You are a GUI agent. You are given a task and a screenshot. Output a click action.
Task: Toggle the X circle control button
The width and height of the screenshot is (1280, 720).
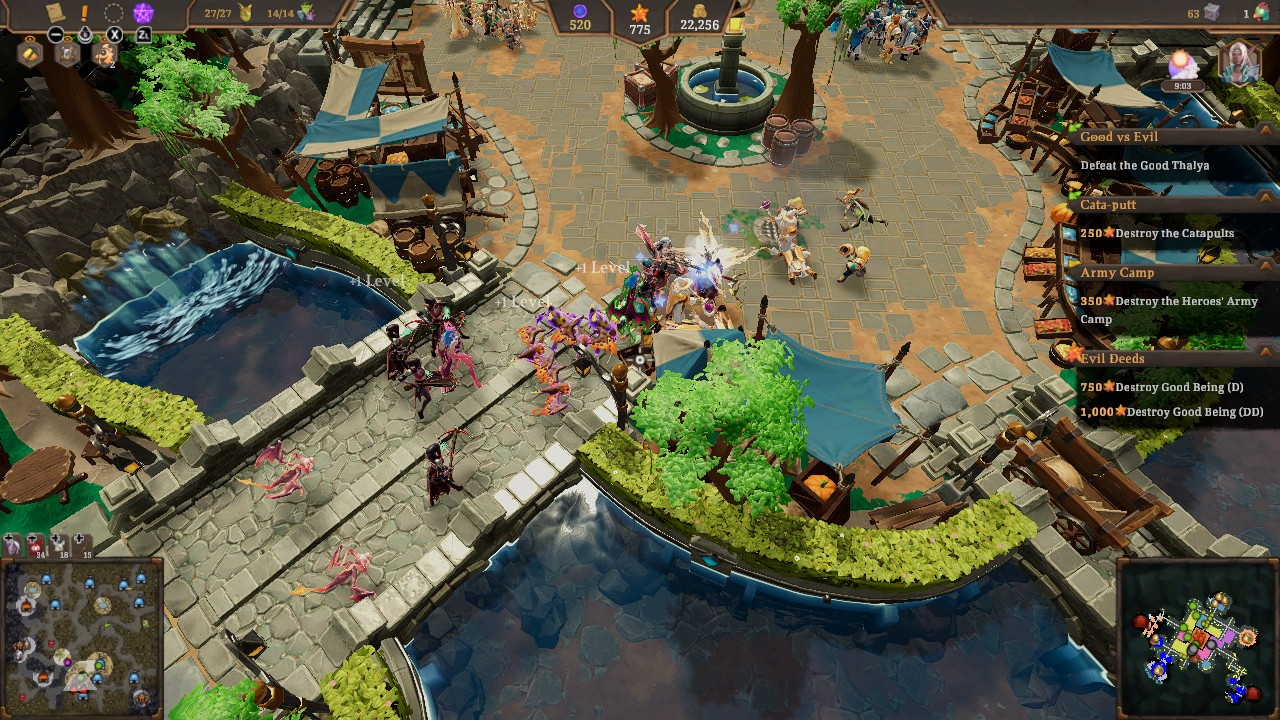pyautogui.click(x=113, y=34)
